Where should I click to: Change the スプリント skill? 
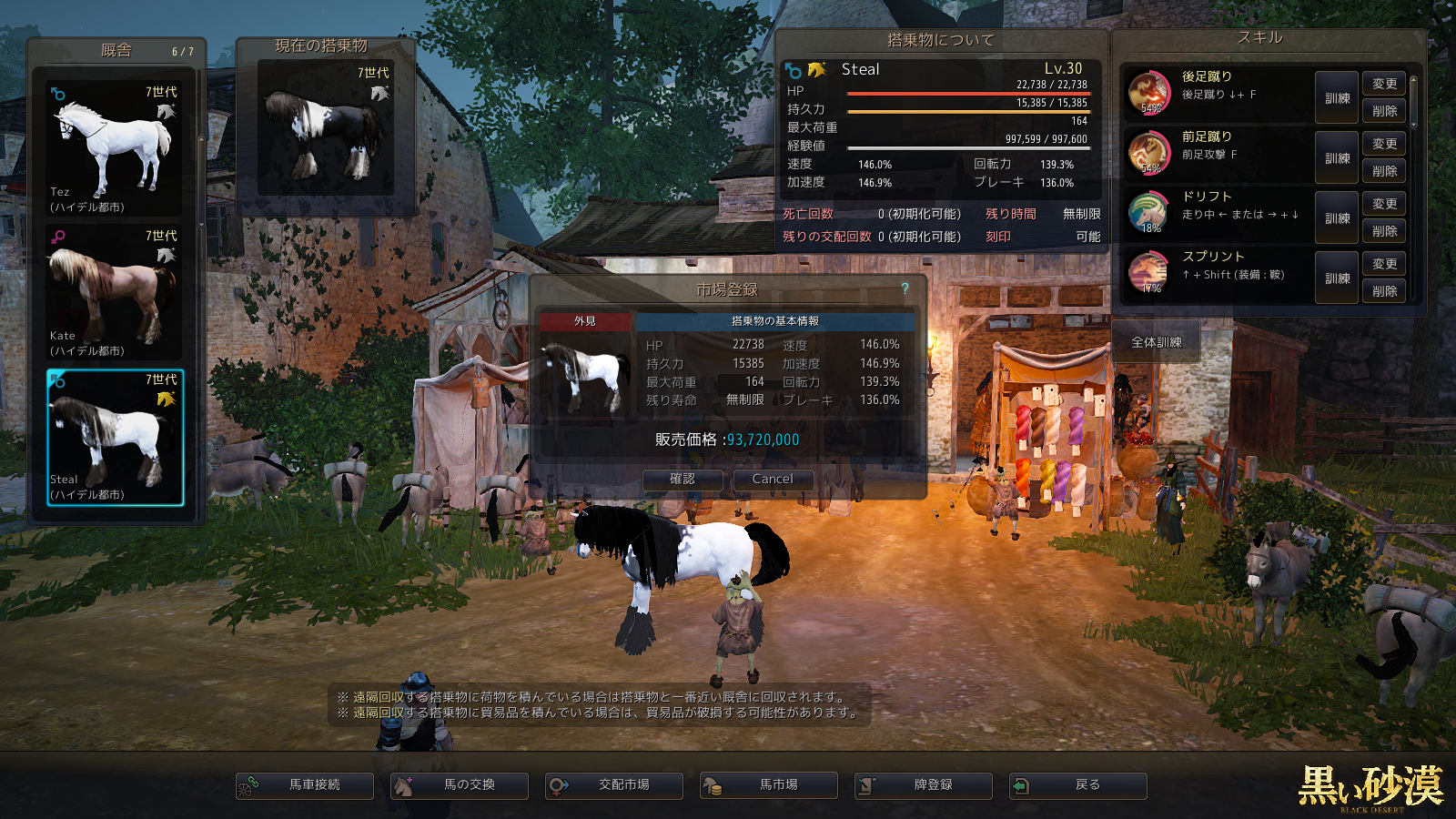[1384, 264]
